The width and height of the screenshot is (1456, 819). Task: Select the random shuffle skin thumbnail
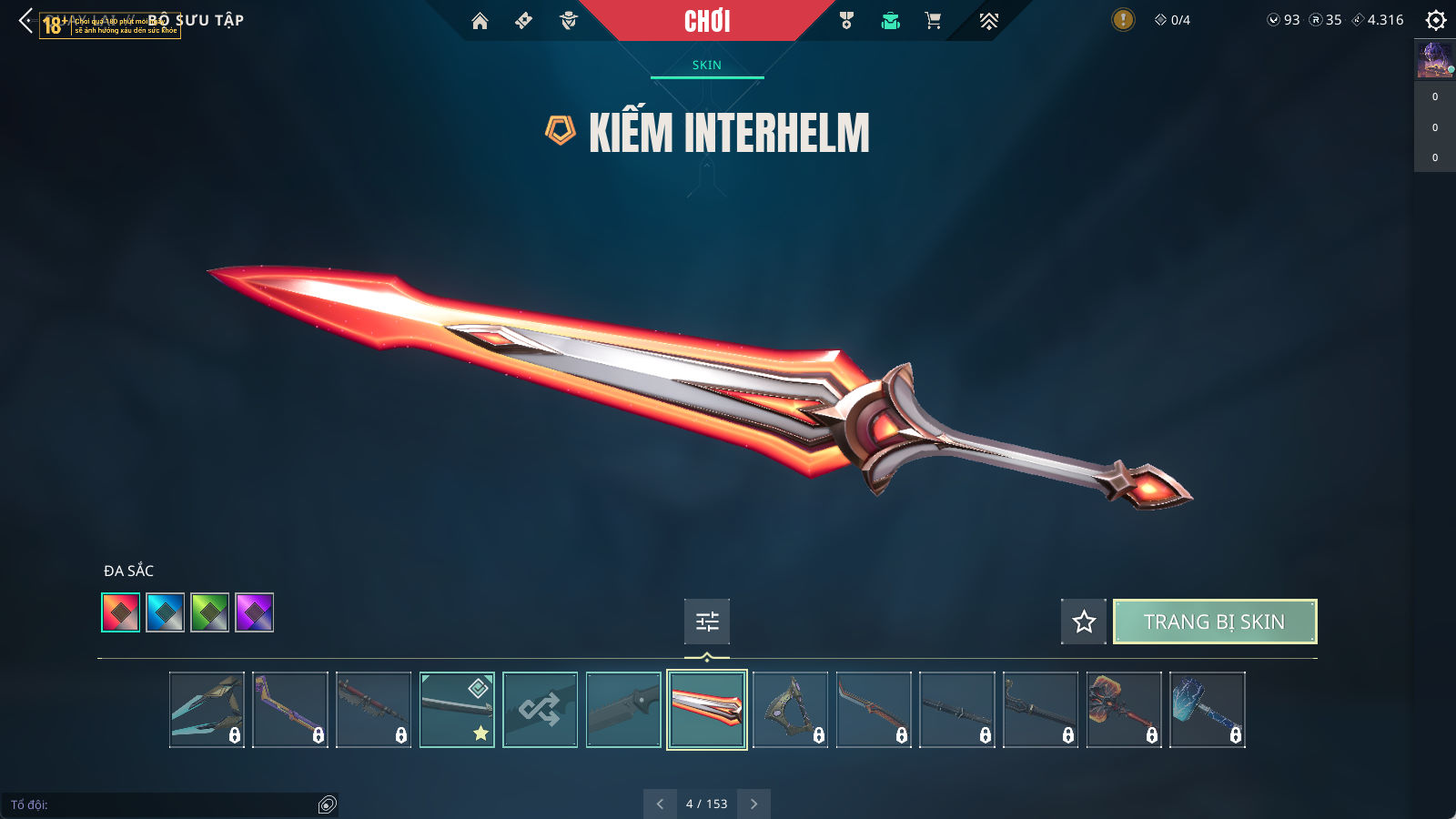[x=540, y=710]
